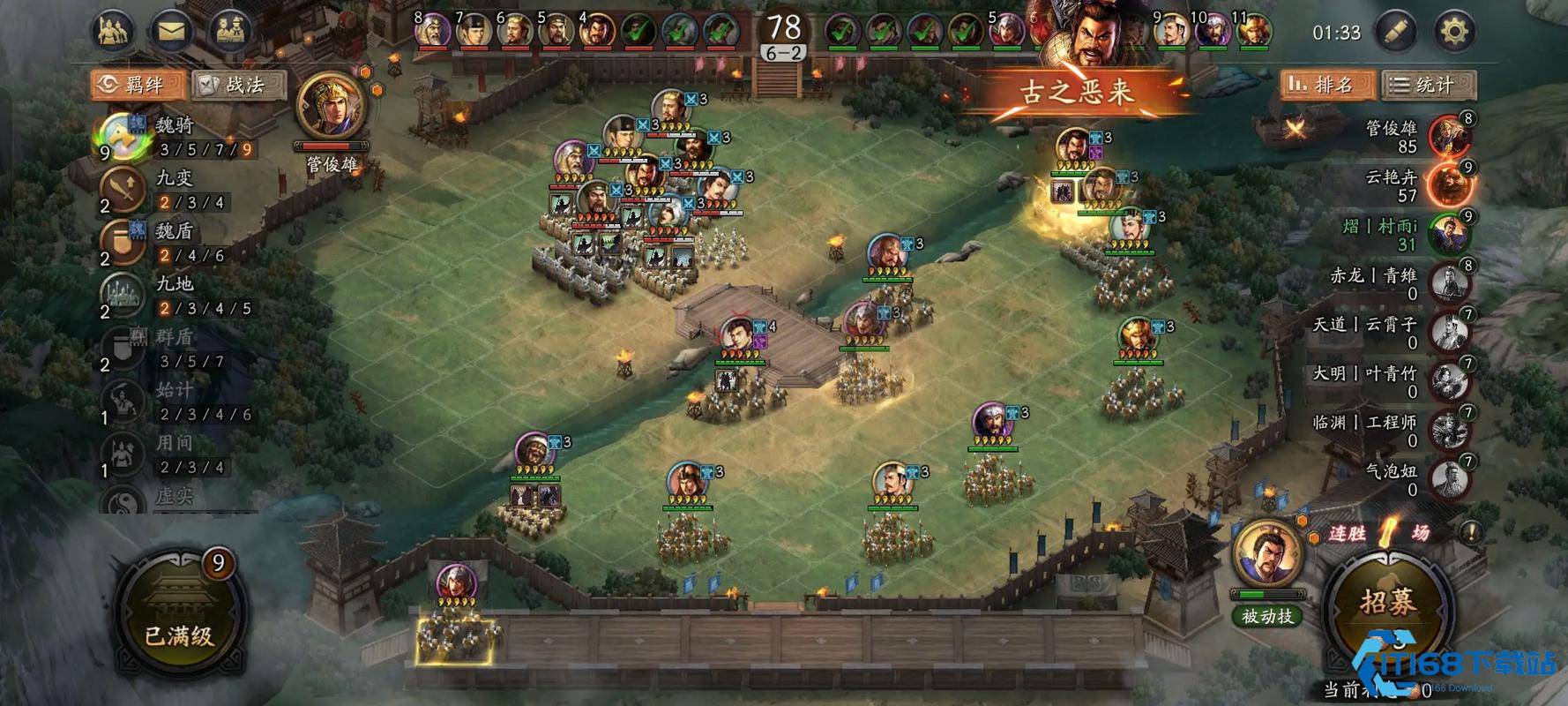This screenshot has width=1568, height=706.
Task: Choose the 魏盾 bond entry
Action: 176,243
